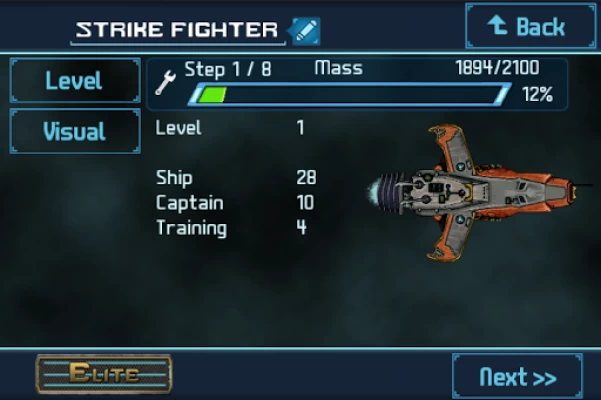This screenshot has height=400, width=601.
Task: Switch to the Level tab
Action: tap(75, 81)
